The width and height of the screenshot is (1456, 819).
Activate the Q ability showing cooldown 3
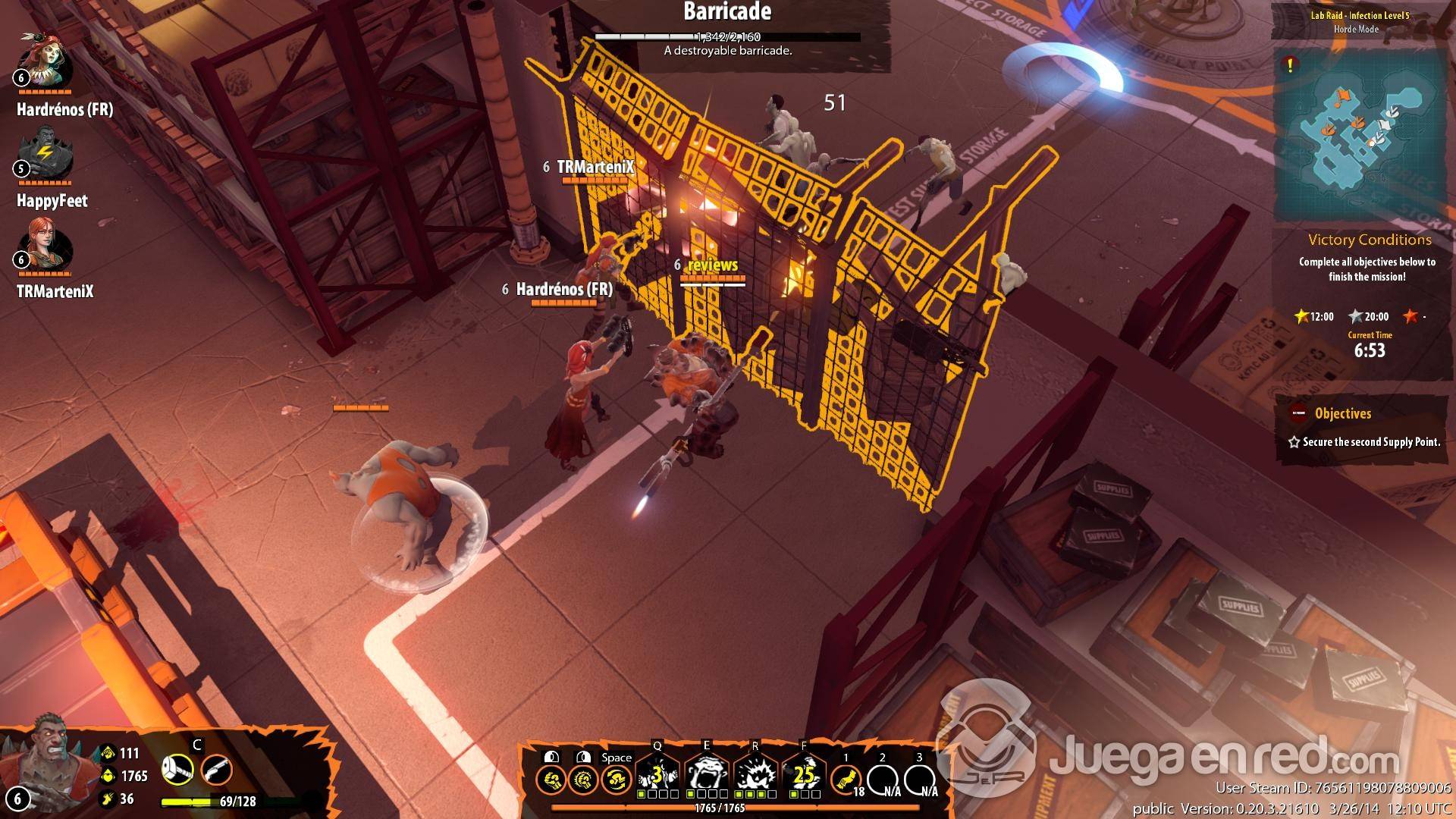657,775
